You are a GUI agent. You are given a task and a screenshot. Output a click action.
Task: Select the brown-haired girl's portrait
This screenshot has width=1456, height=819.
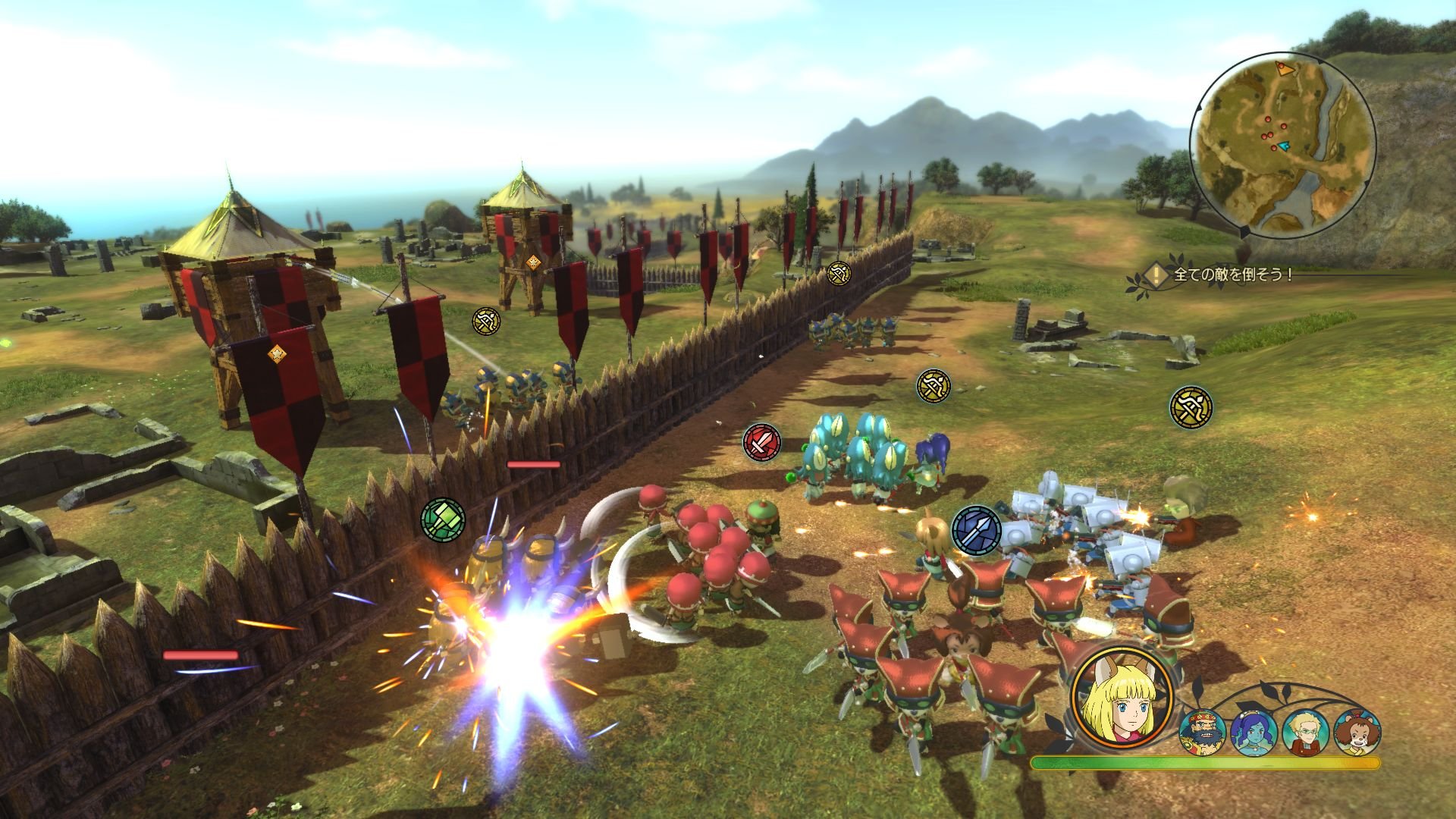point(1357,732)
